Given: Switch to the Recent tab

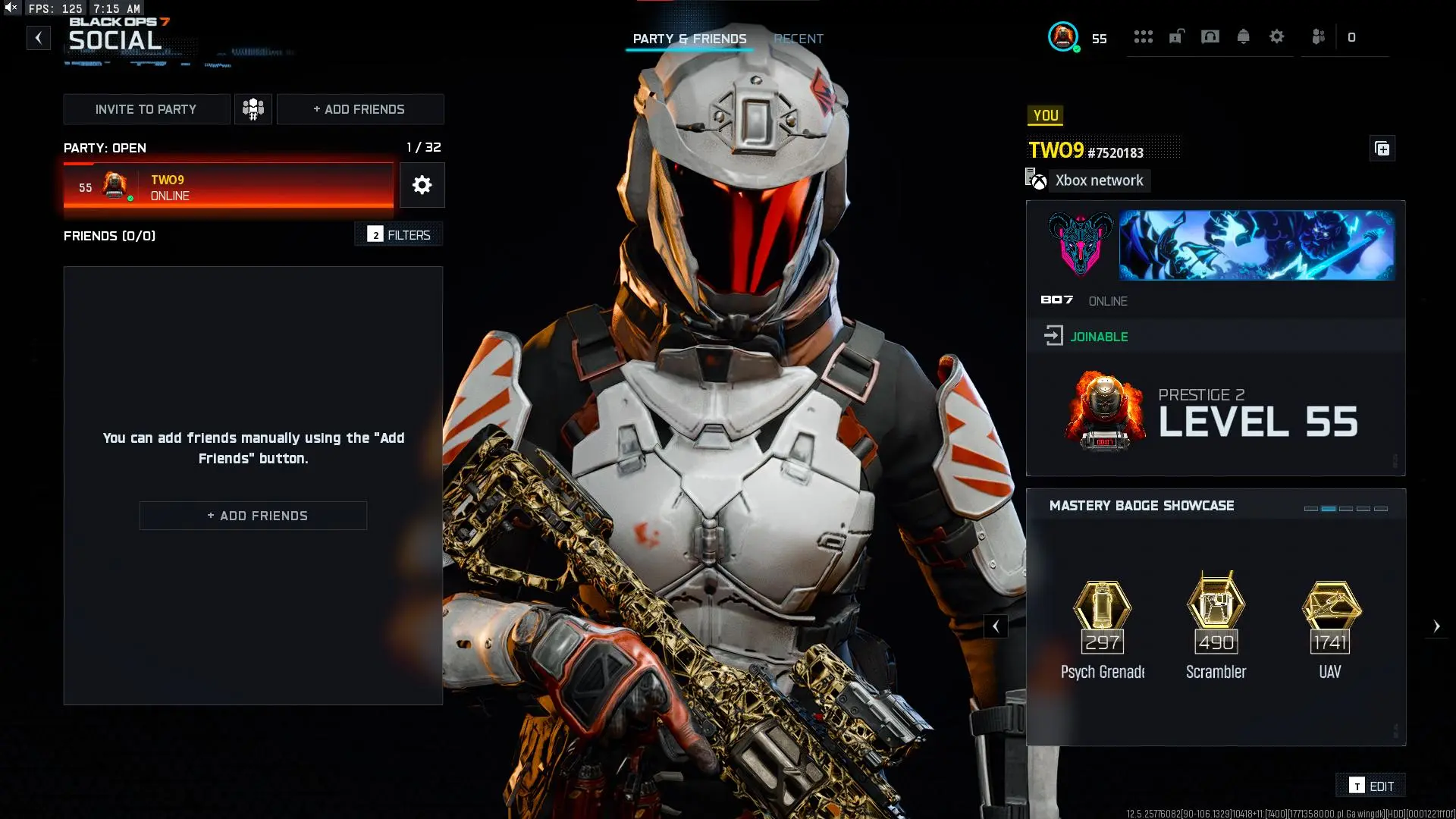Looking at the screenshot, I should 799,39.
